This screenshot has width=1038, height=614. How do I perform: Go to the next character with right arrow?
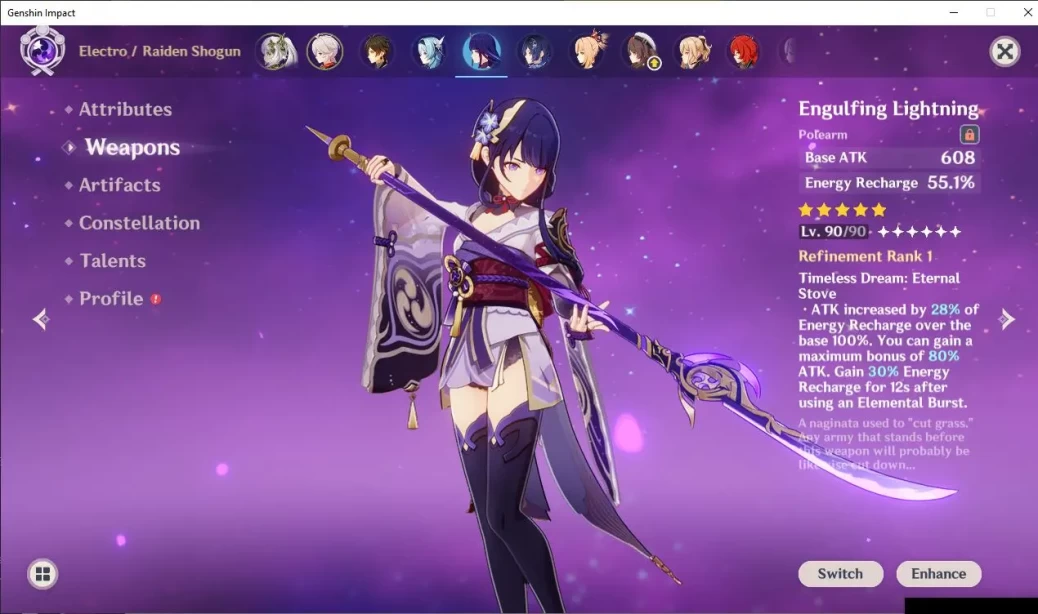tap(1007, 319)
